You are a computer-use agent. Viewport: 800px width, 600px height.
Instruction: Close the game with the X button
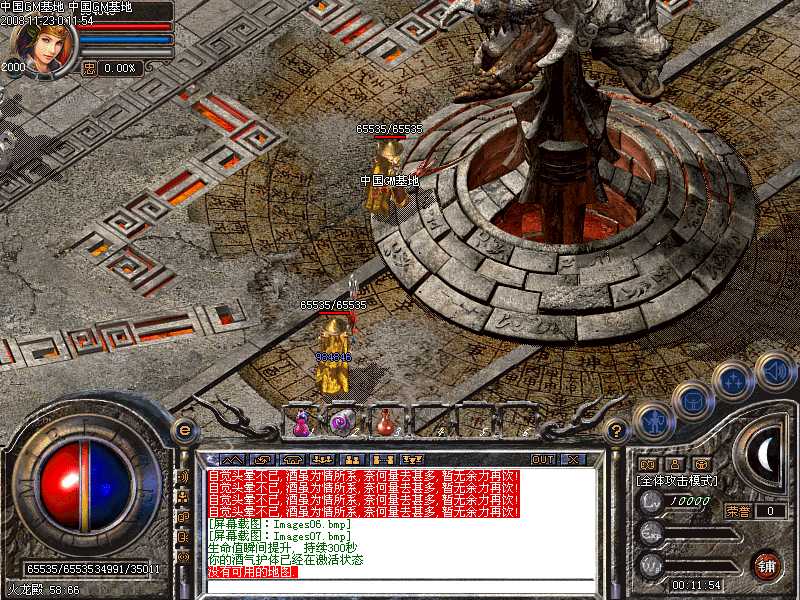click(x=573, y=459)
